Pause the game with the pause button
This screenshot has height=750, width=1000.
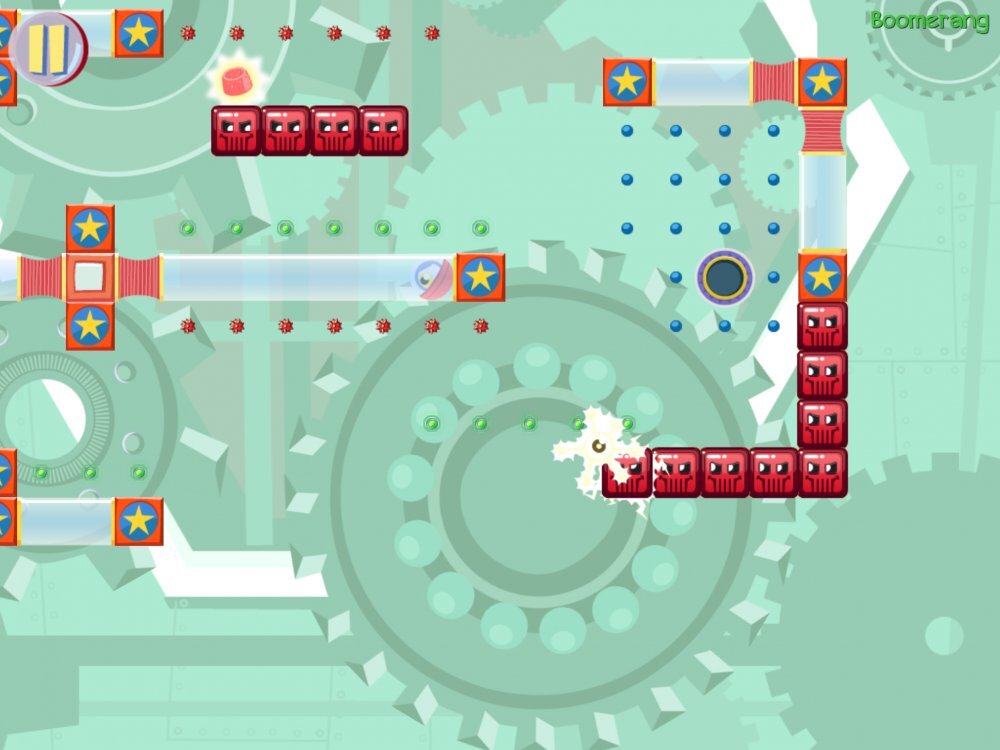click(x=47, y=47)
